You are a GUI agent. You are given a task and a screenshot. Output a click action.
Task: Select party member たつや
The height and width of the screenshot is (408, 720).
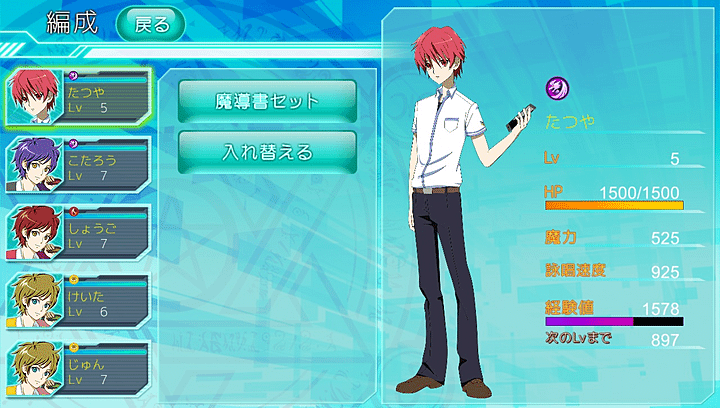point(78,98)
